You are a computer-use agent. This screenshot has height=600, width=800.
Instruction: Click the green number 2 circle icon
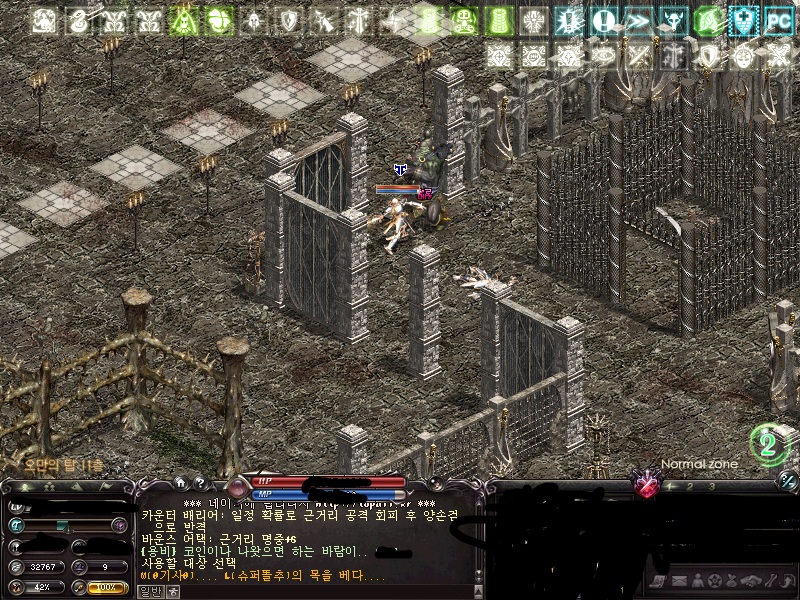769,444
